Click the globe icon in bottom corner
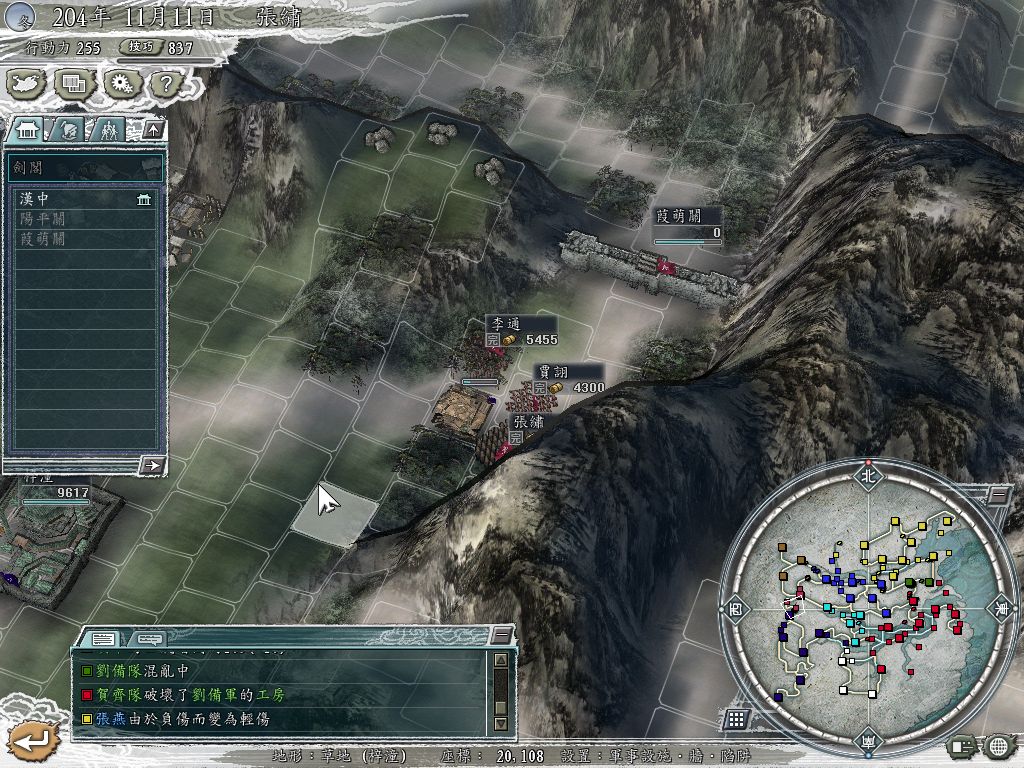This screenshot has width=1024, height=768. pyautogui.click(x=997, y=746)
